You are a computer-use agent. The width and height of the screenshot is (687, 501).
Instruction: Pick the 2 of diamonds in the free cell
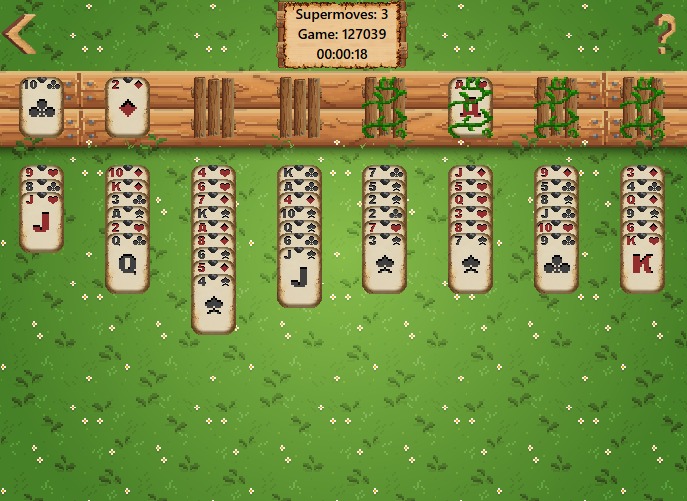click(127, 105)
